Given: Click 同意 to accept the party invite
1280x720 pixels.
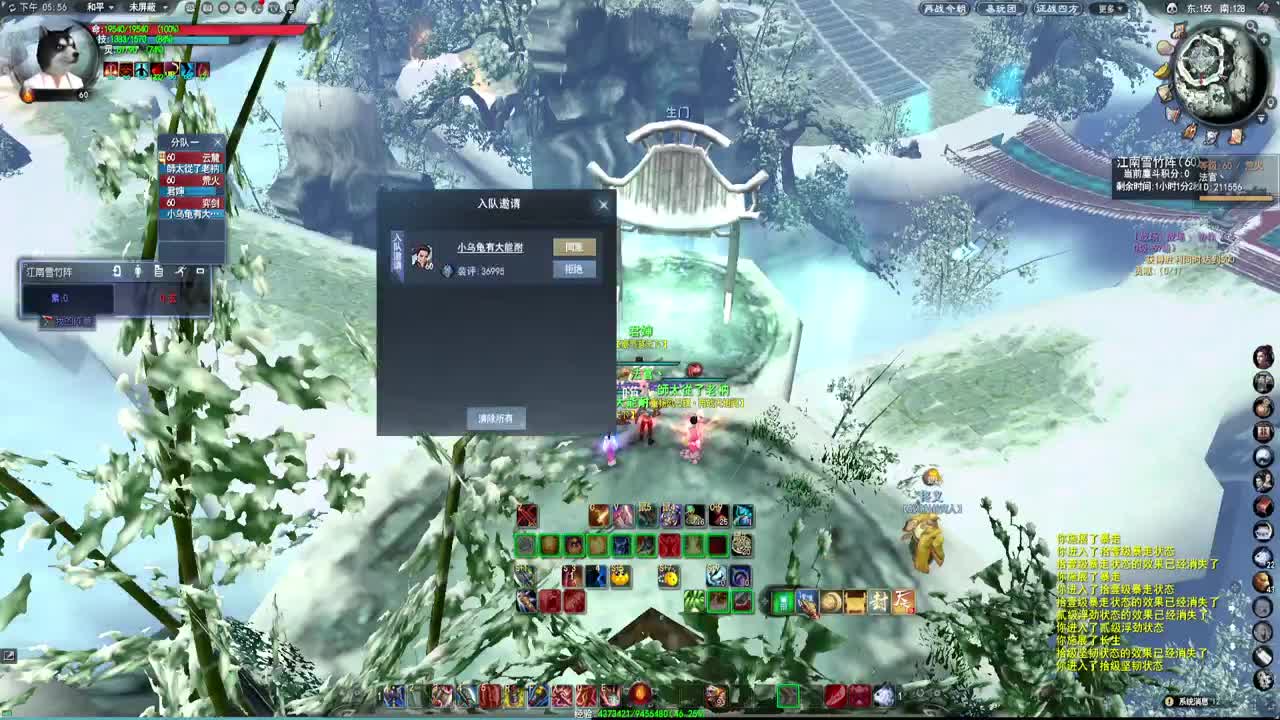Looking at the screenshot, I should (x=573, y=244).
